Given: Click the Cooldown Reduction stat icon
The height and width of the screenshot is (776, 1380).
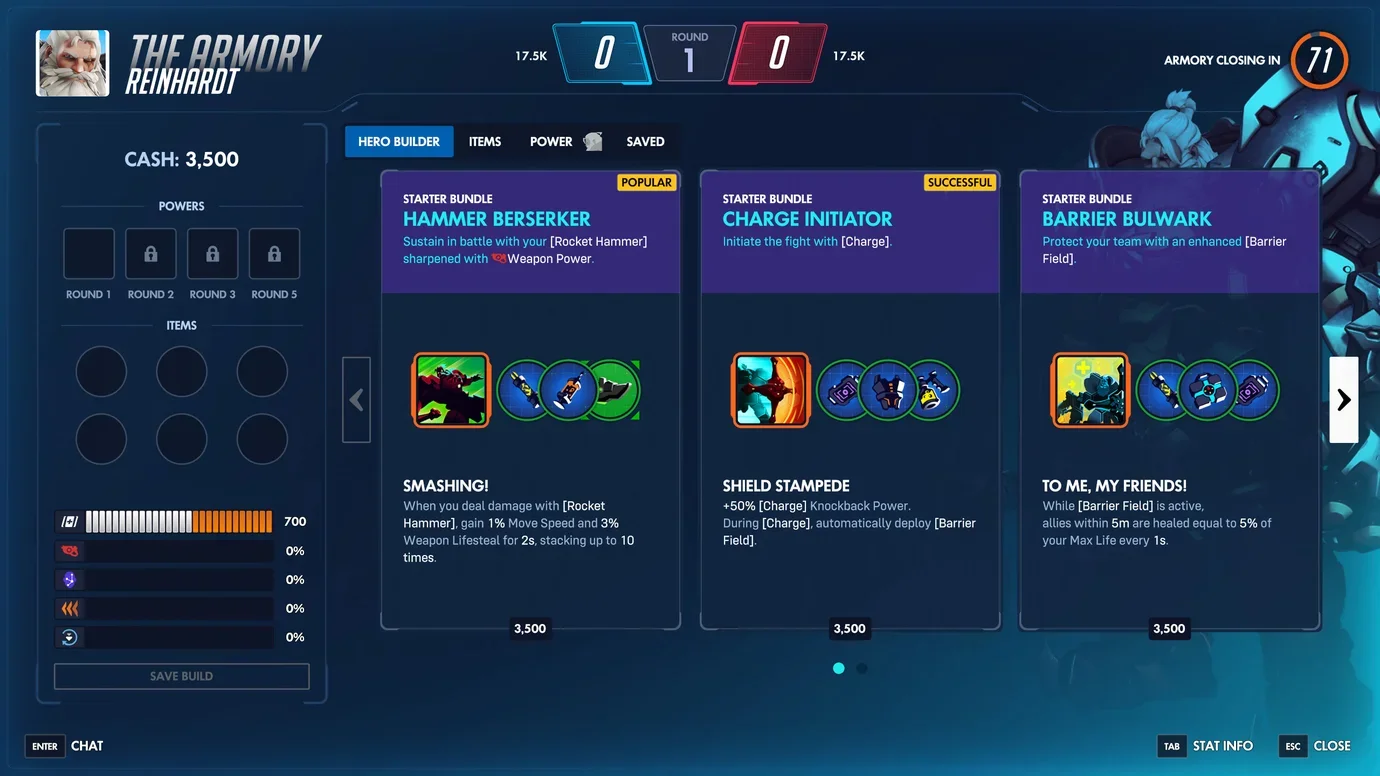Looking at the screenshot, I should pos(70,637).
